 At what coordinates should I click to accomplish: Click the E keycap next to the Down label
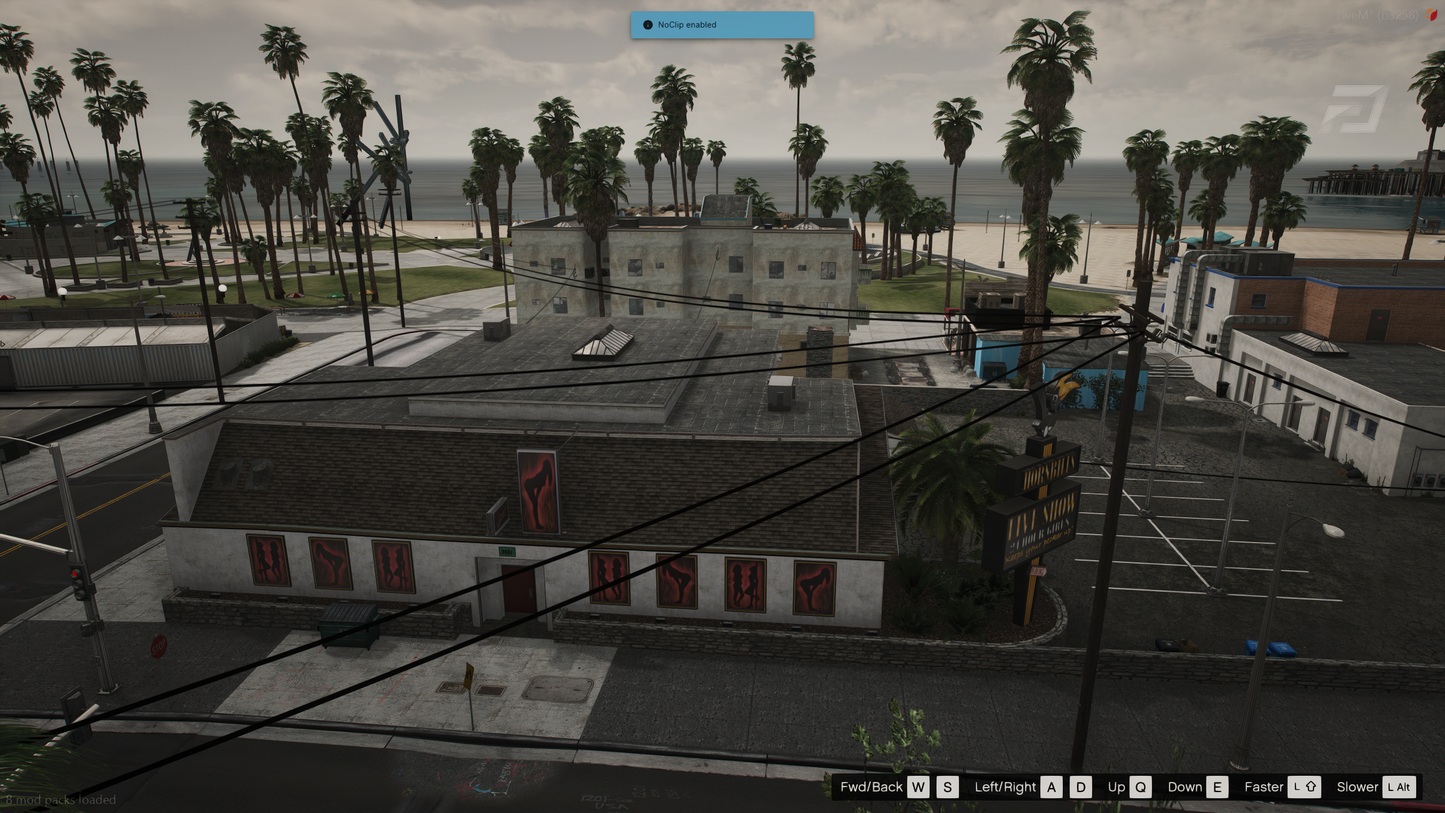[1217, 787]
